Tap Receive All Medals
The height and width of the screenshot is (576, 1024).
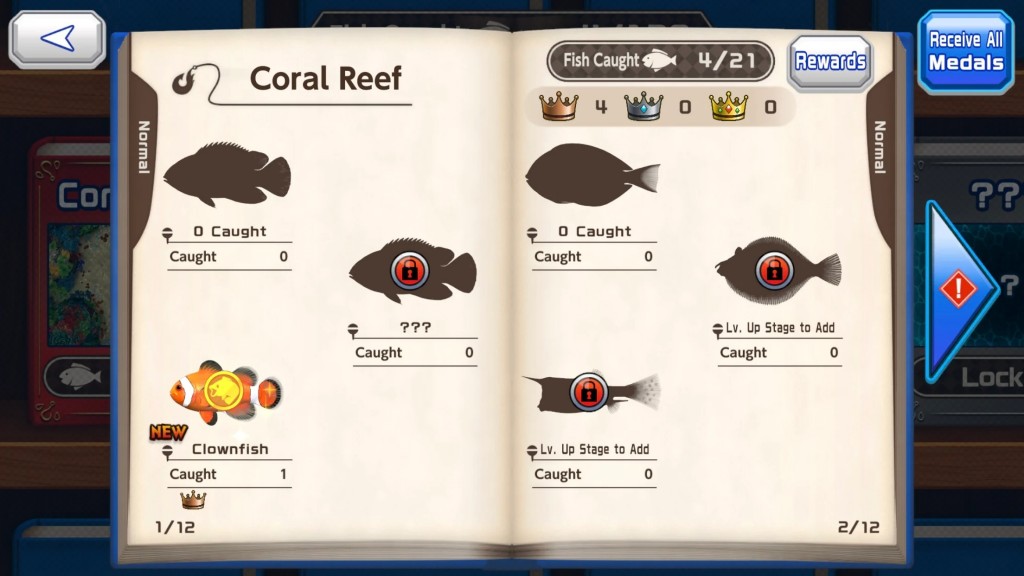point(965,51)
